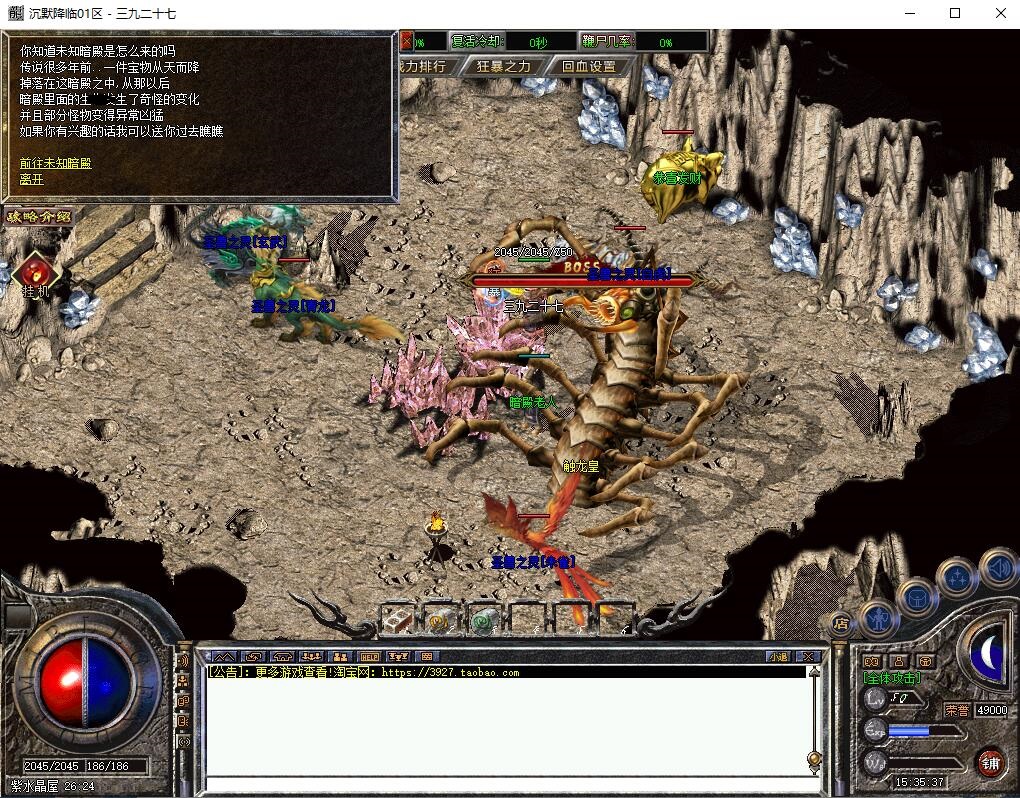Open the HELP button above chat
Screen dimensions: 1020x798
370,657
